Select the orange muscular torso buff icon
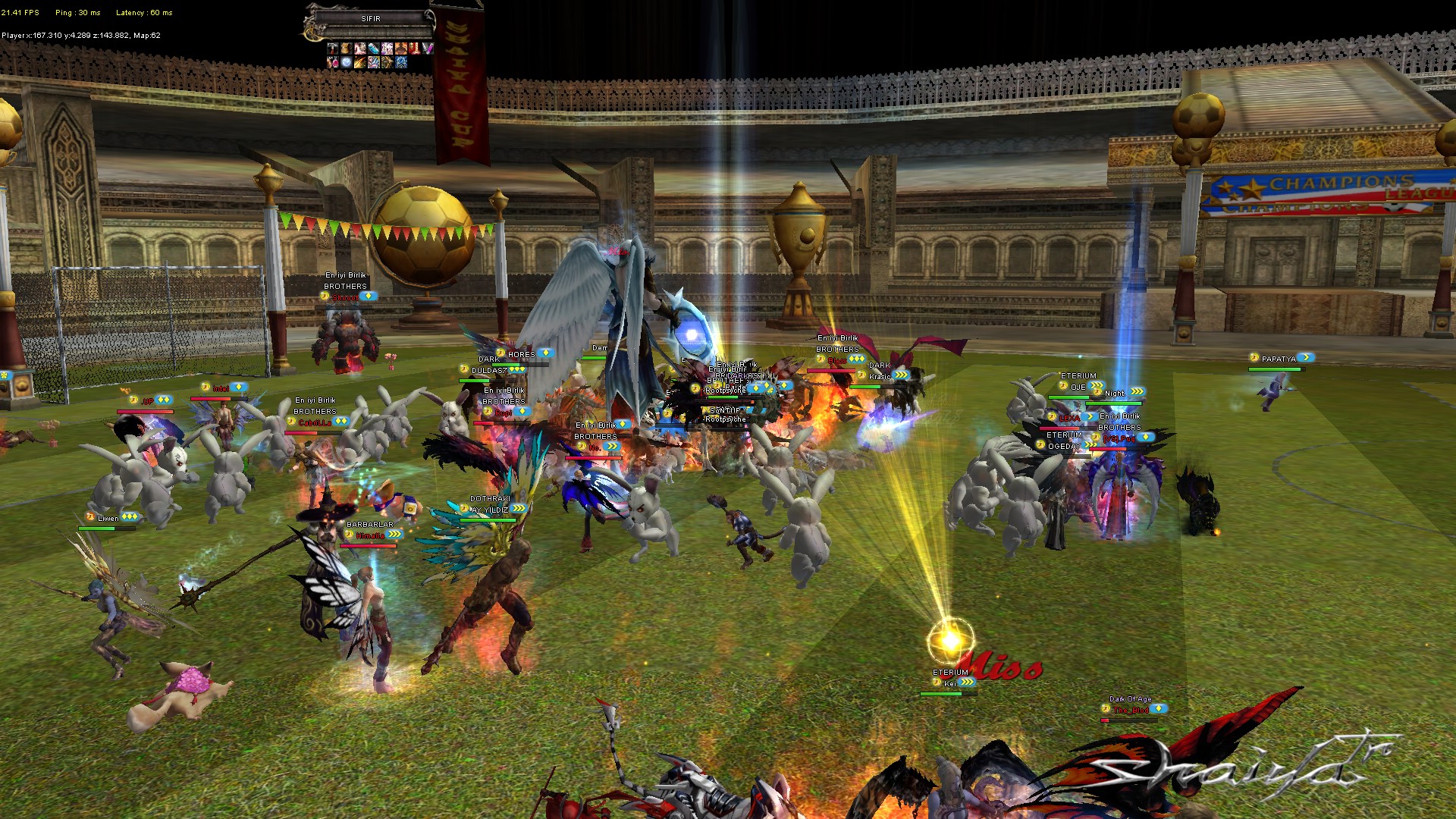 click(x=401, y=49)
